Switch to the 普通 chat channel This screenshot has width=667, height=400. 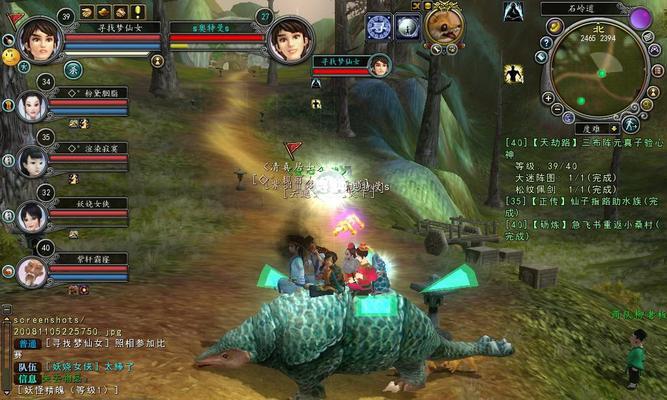tap(27, 343)
